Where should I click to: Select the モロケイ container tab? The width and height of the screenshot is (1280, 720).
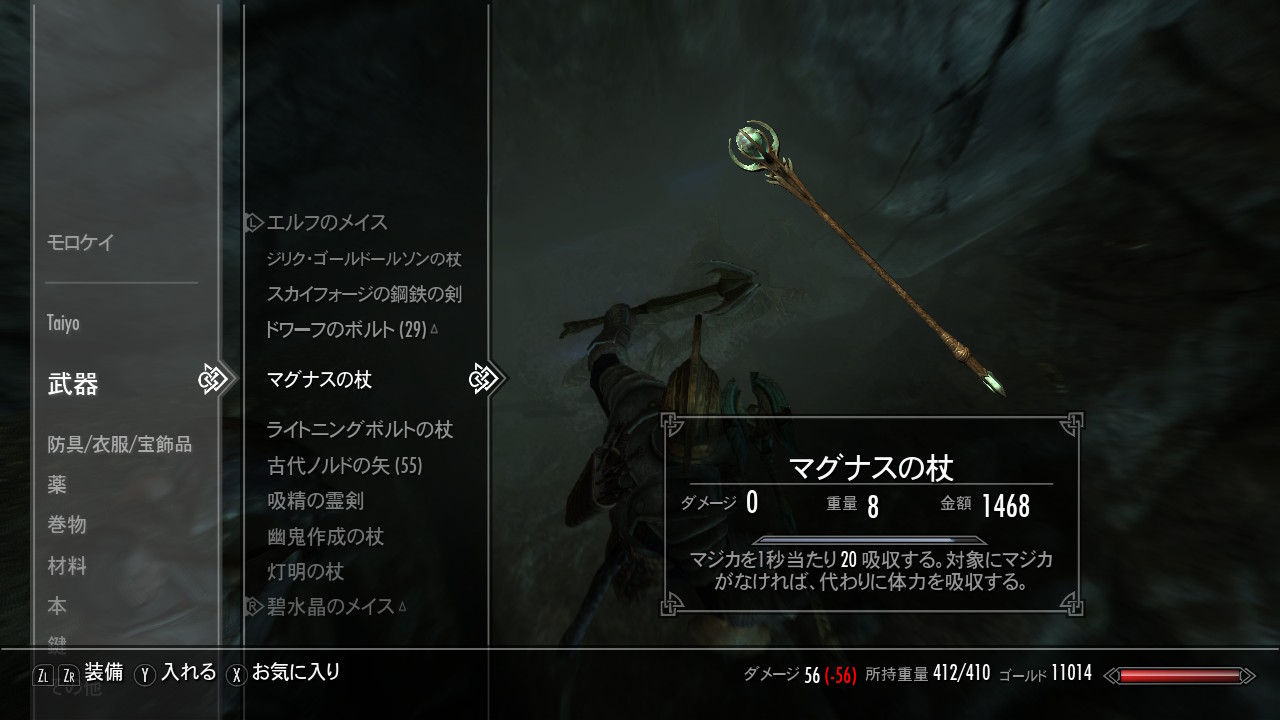[x=81, y=242]
